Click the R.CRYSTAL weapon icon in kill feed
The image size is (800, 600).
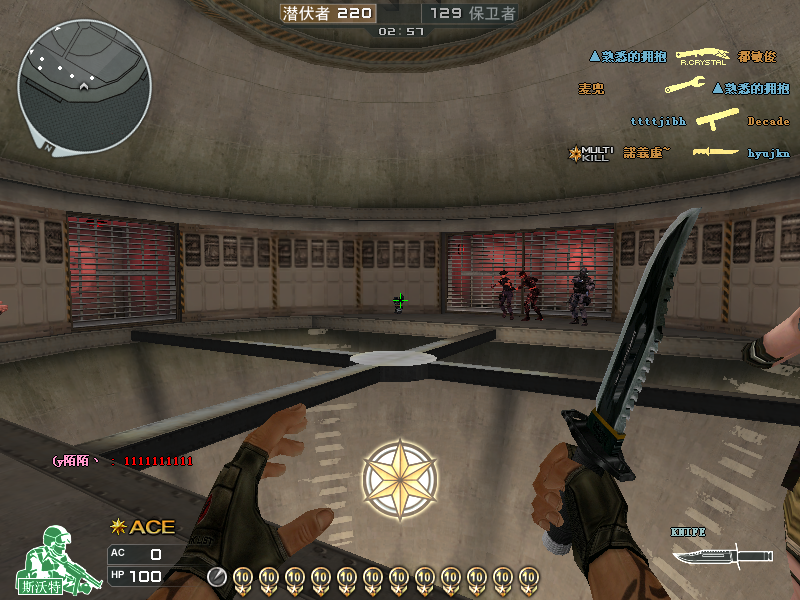pos(701,57)
